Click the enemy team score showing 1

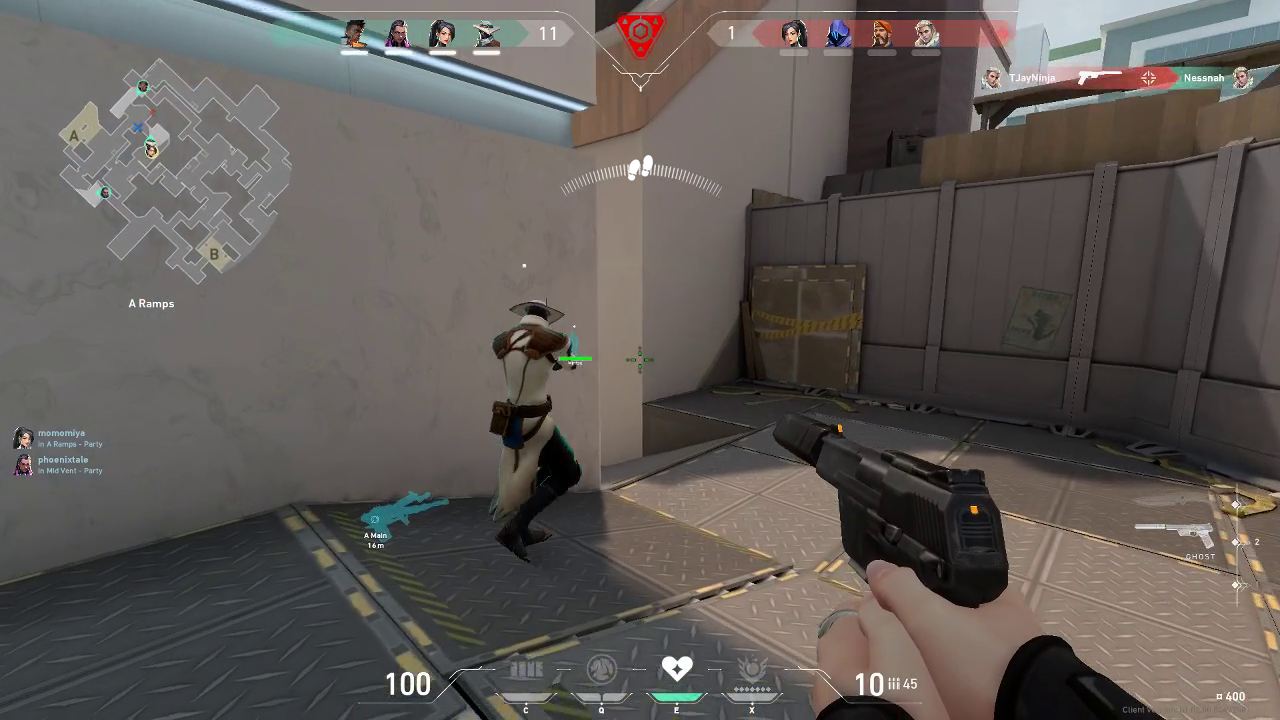pyautogui.click(x=731, y=33)
